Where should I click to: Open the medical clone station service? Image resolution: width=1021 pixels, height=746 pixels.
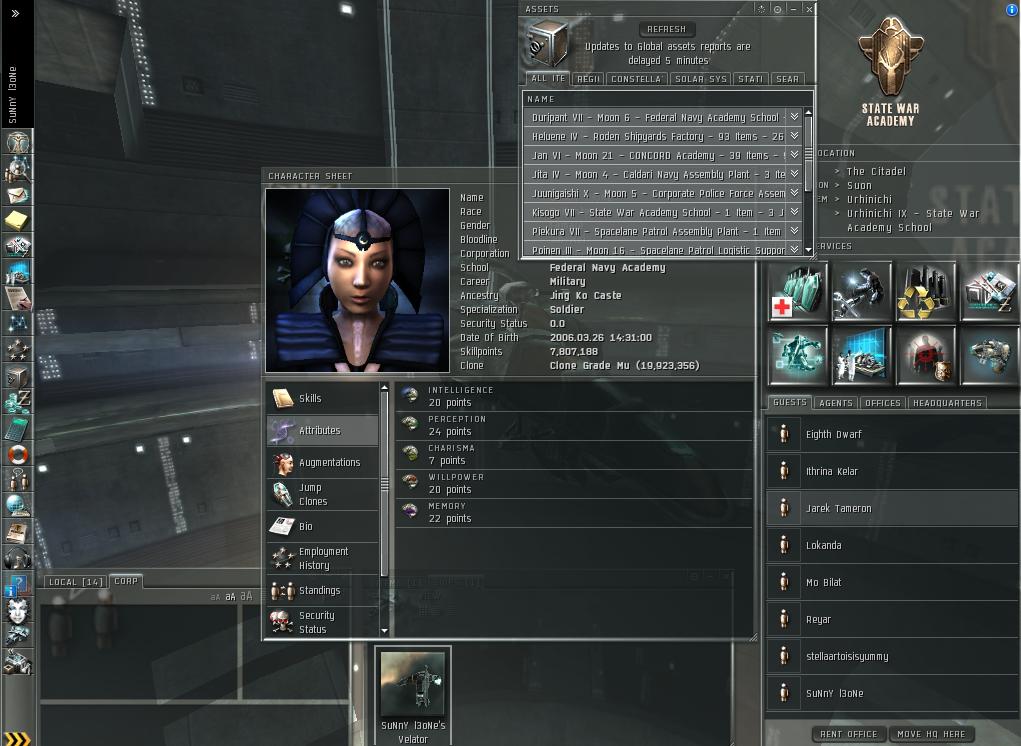point(798,293)
